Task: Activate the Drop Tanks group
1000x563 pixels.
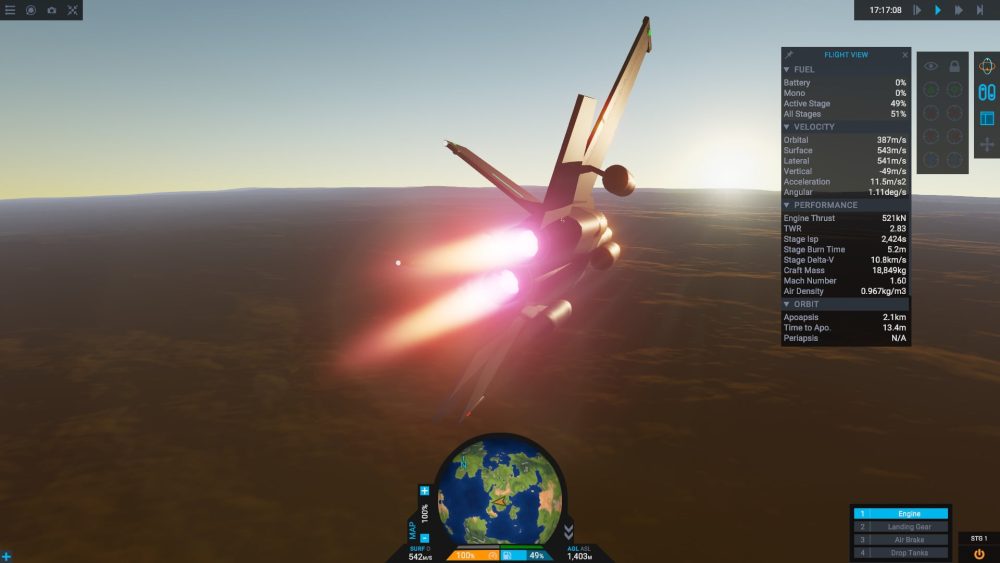Action: pyautogui.click(x=900, y=553)
